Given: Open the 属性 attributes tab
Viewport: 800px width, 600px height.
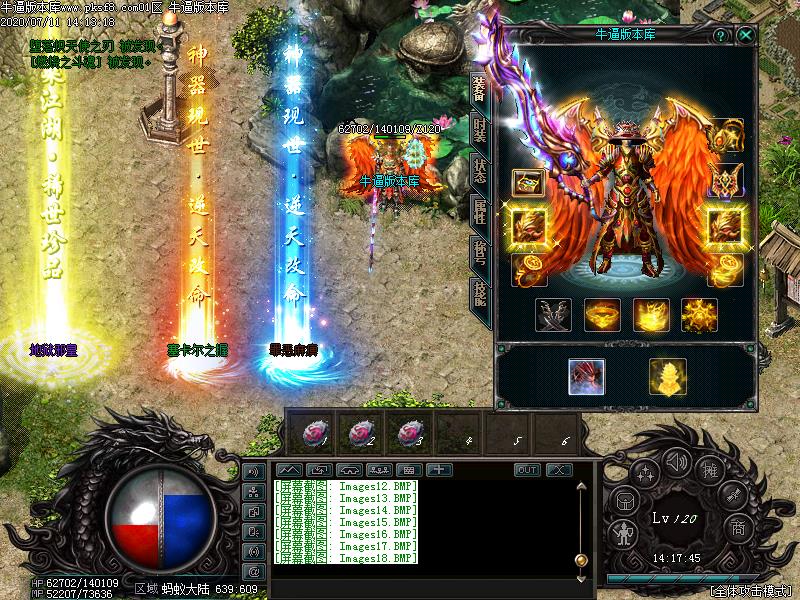Looking at the screenshot, I should pyautogui.click(x=479, y=212).
